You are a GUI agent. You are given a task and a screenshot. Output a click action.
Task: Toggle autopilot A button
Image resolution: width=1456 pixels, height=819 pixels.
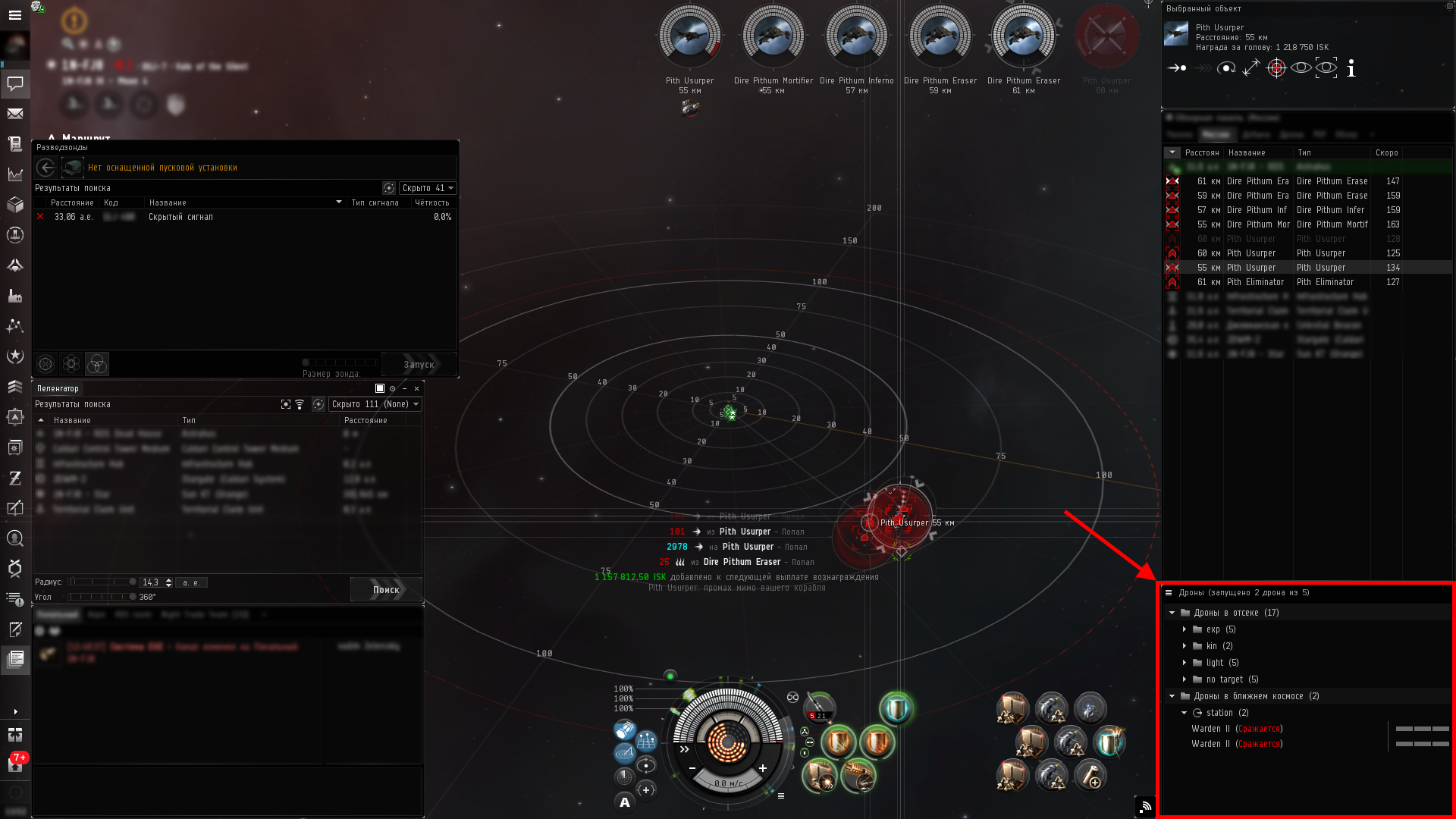(625, 802)
